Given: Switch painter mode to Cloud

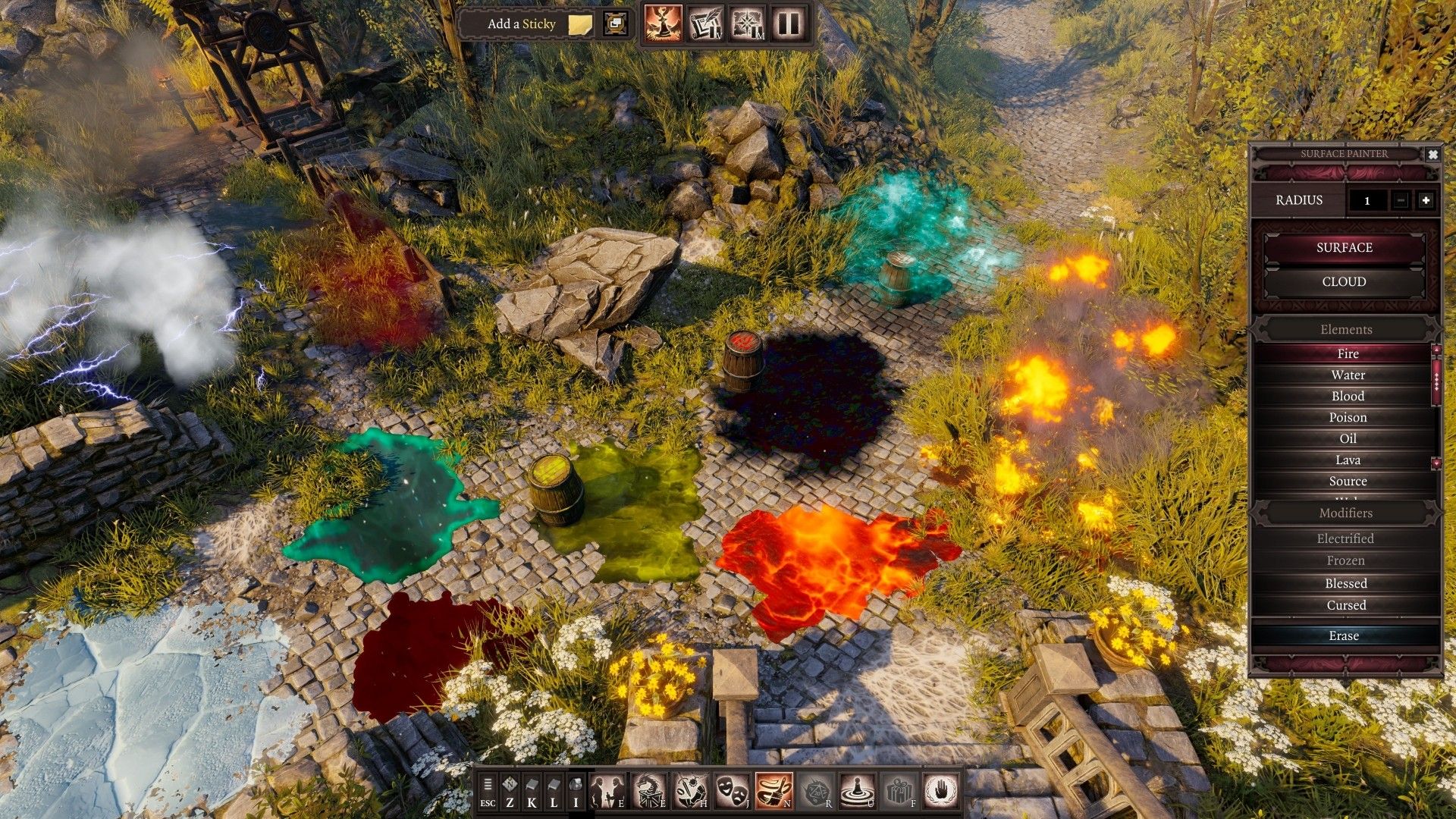Looking at the screenshot, I should 1344,282.
